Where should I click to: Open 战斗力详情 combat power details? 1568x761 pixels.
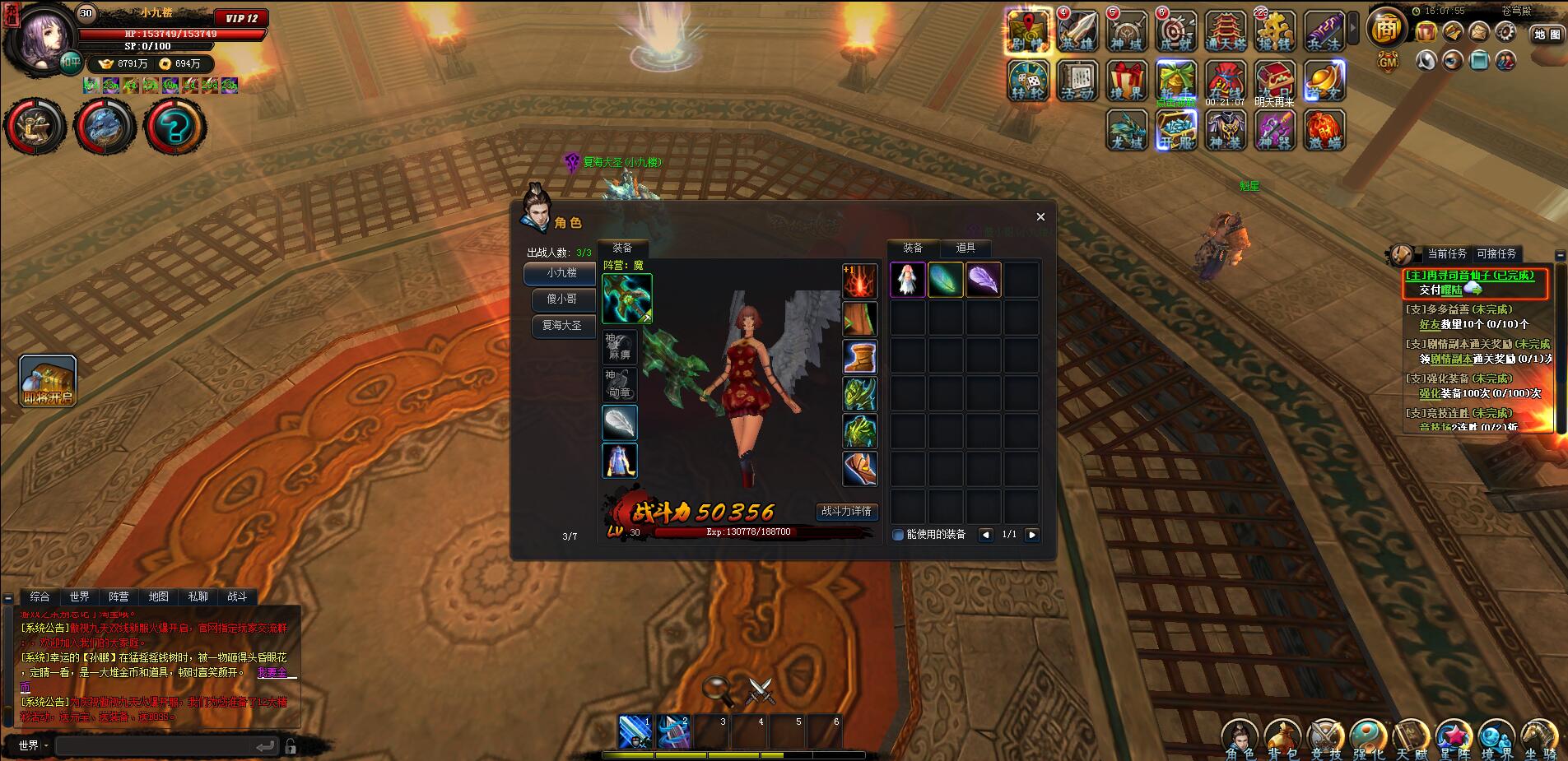coord(846,511)
